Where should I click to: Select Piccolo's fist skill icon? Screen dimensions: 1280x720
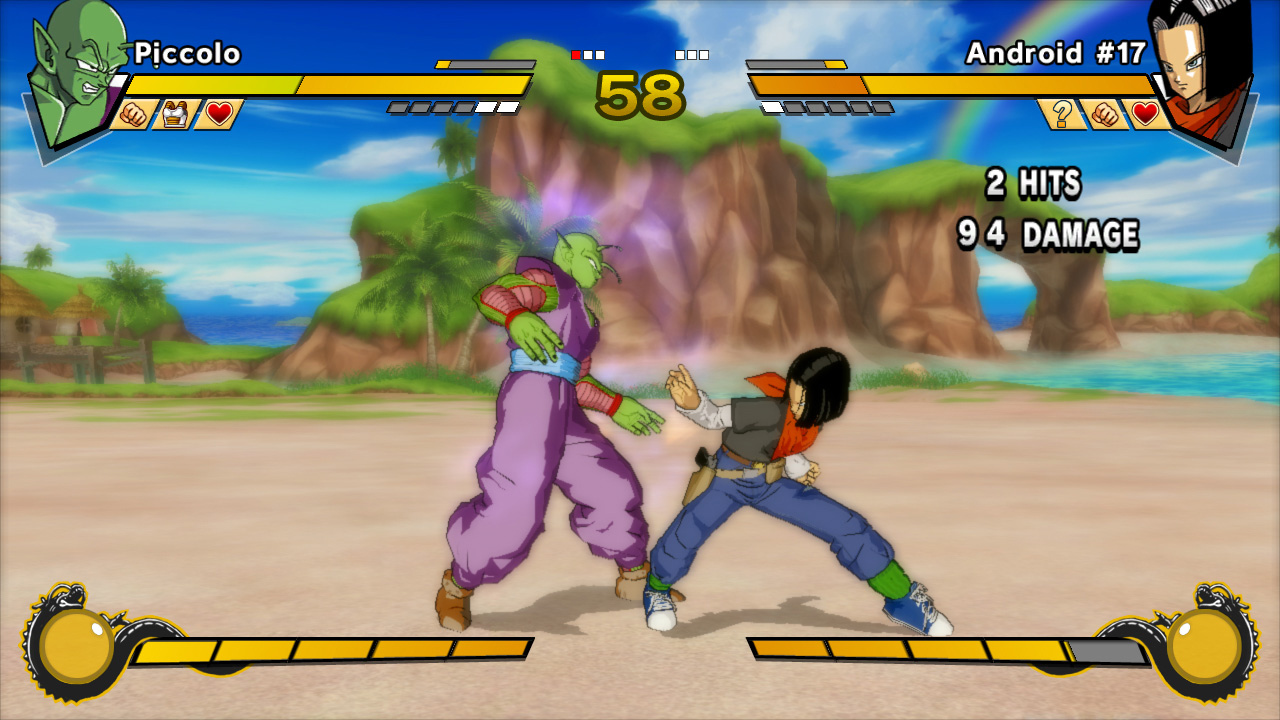tap(133, 115)
